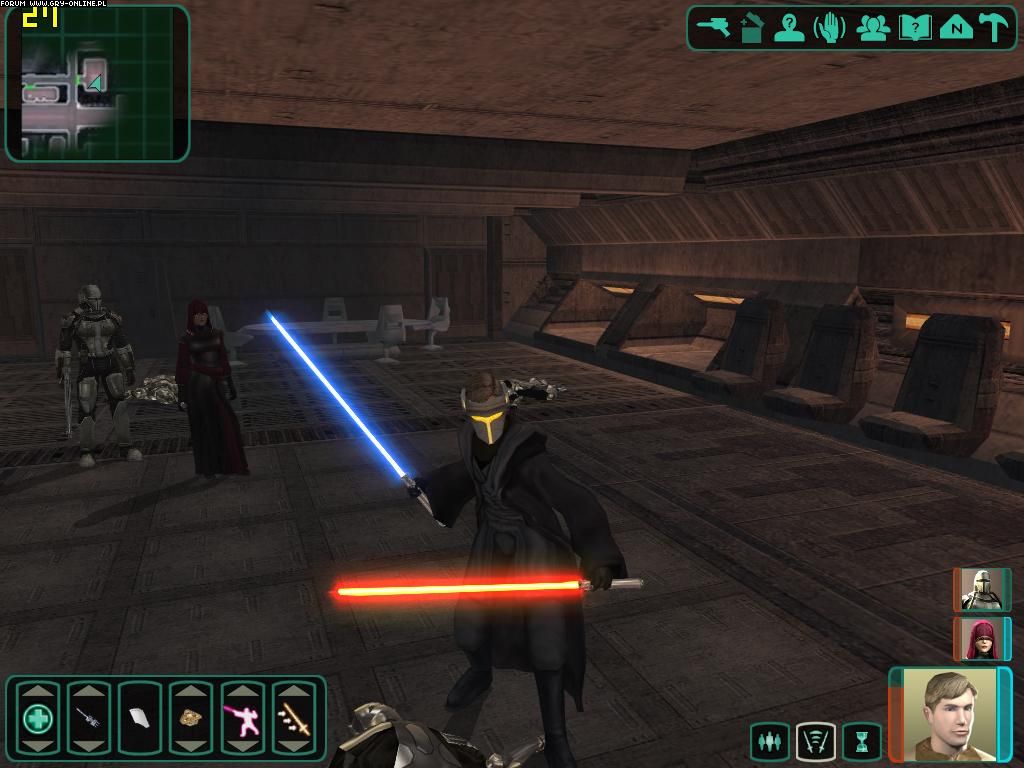Activate the white shield item slot

coord(139,717)
